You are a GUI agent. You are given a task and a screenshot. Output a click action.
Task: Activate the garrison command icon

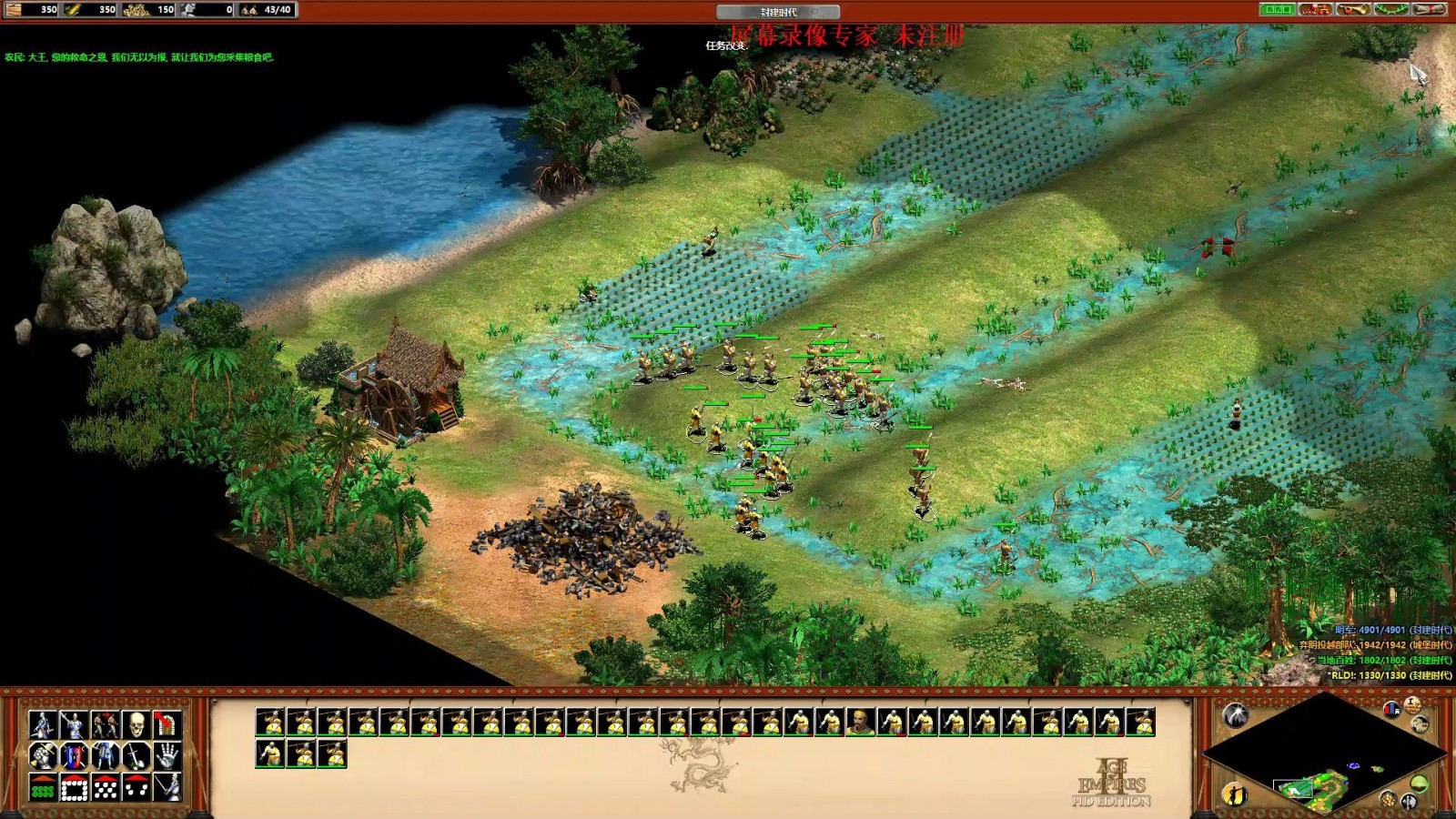point(167,725)
